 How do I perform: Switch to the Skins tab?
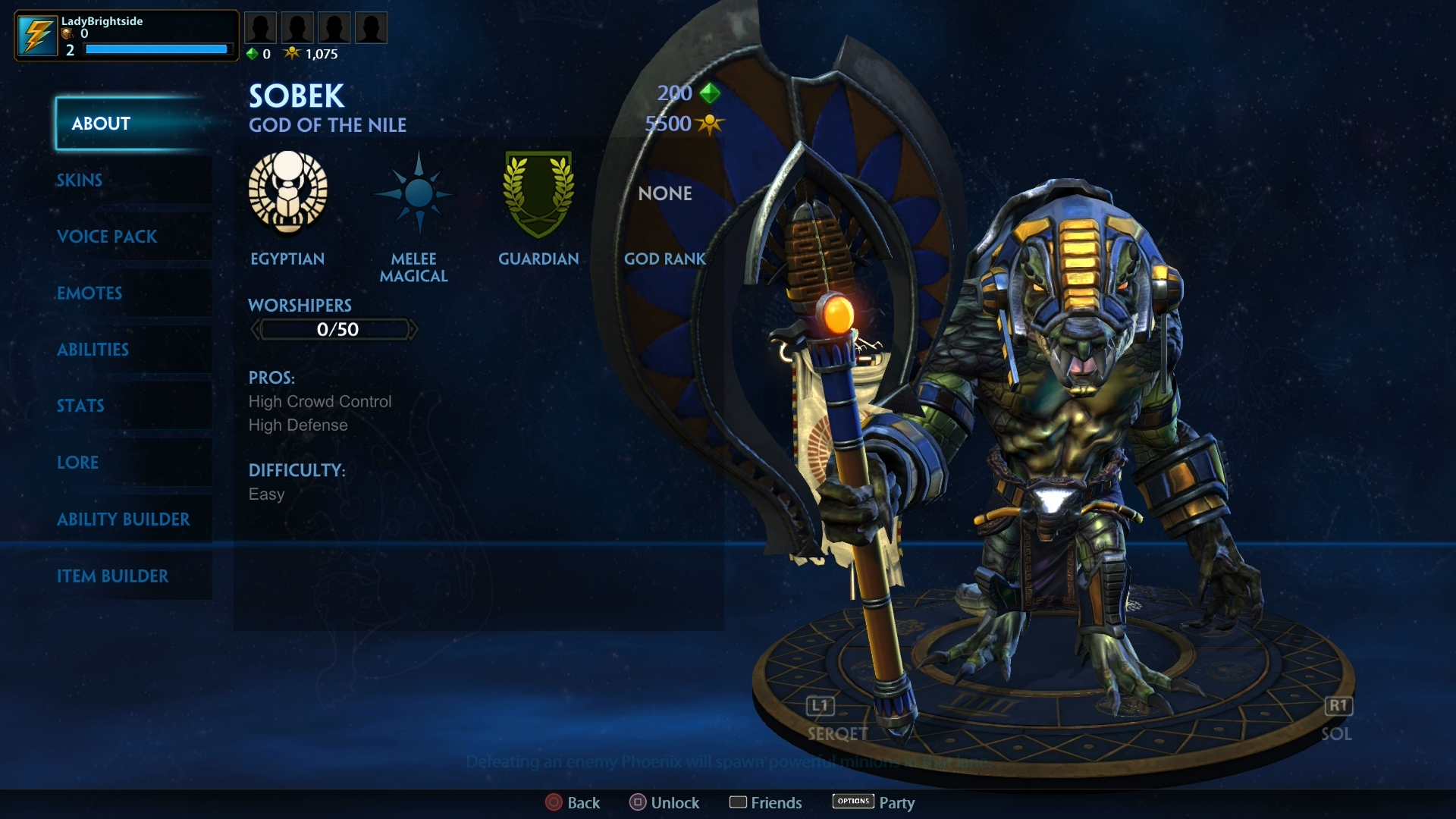coord(79,180)
